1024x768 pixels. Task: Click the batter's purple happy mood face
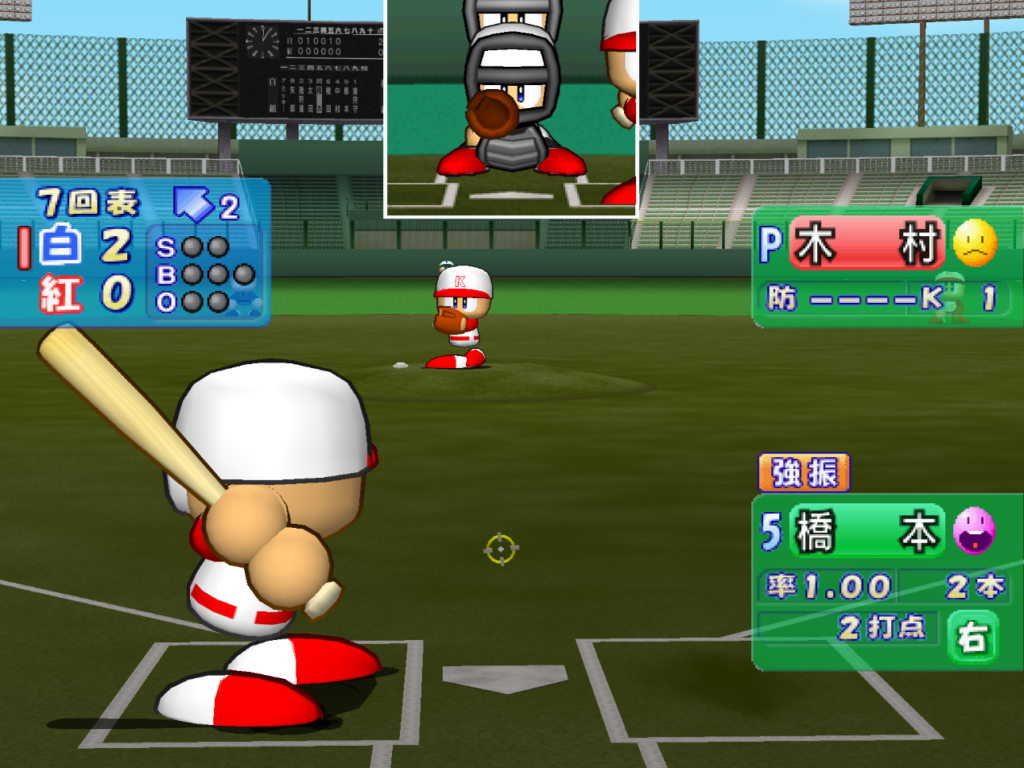coord(974,531)
